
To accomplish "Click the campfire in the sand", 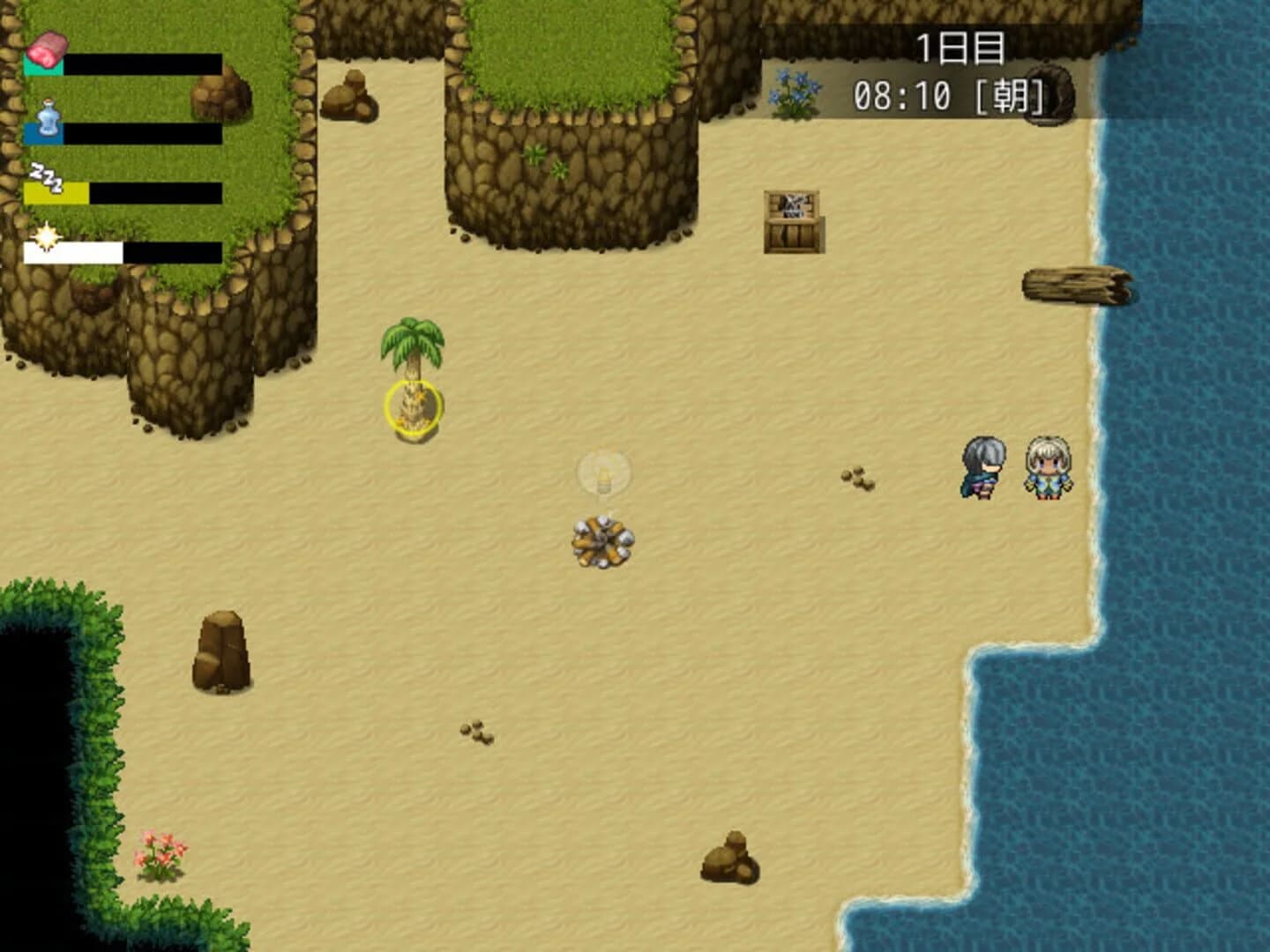I will [x=604, y=542].
